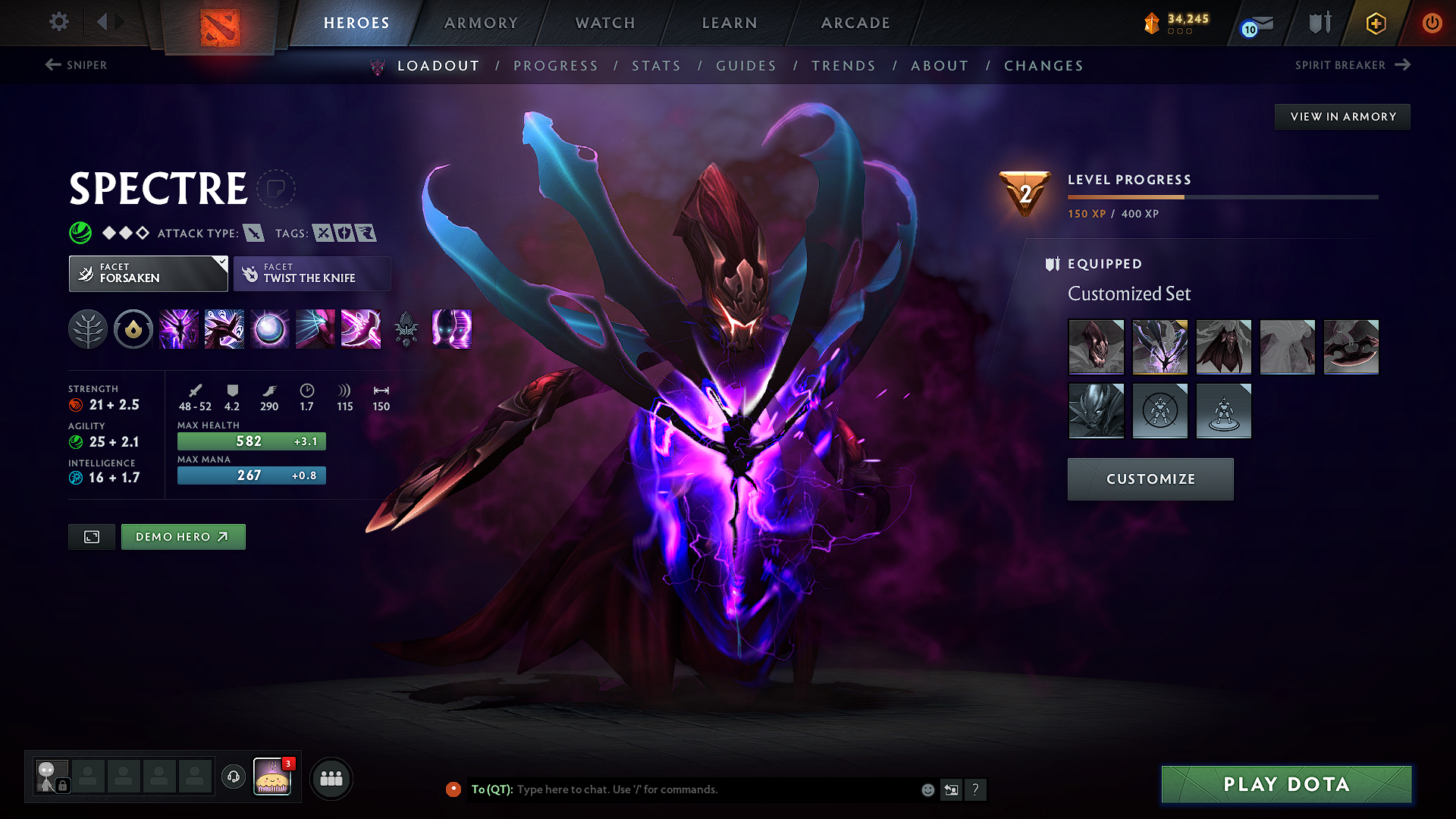Image resolution: width=1456 pixels, height=819 pixels.
Task: Select the Spectral Dagger ability icon
Action: pos(178,329)
